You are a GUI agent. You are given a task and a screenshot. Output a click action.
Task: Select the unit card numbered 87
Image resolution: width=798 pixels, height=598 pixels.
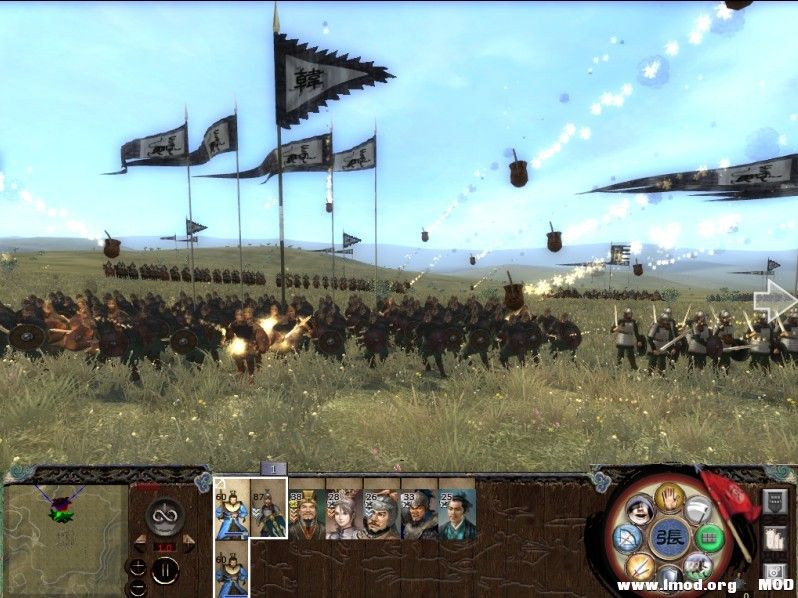tap(268, 508)
